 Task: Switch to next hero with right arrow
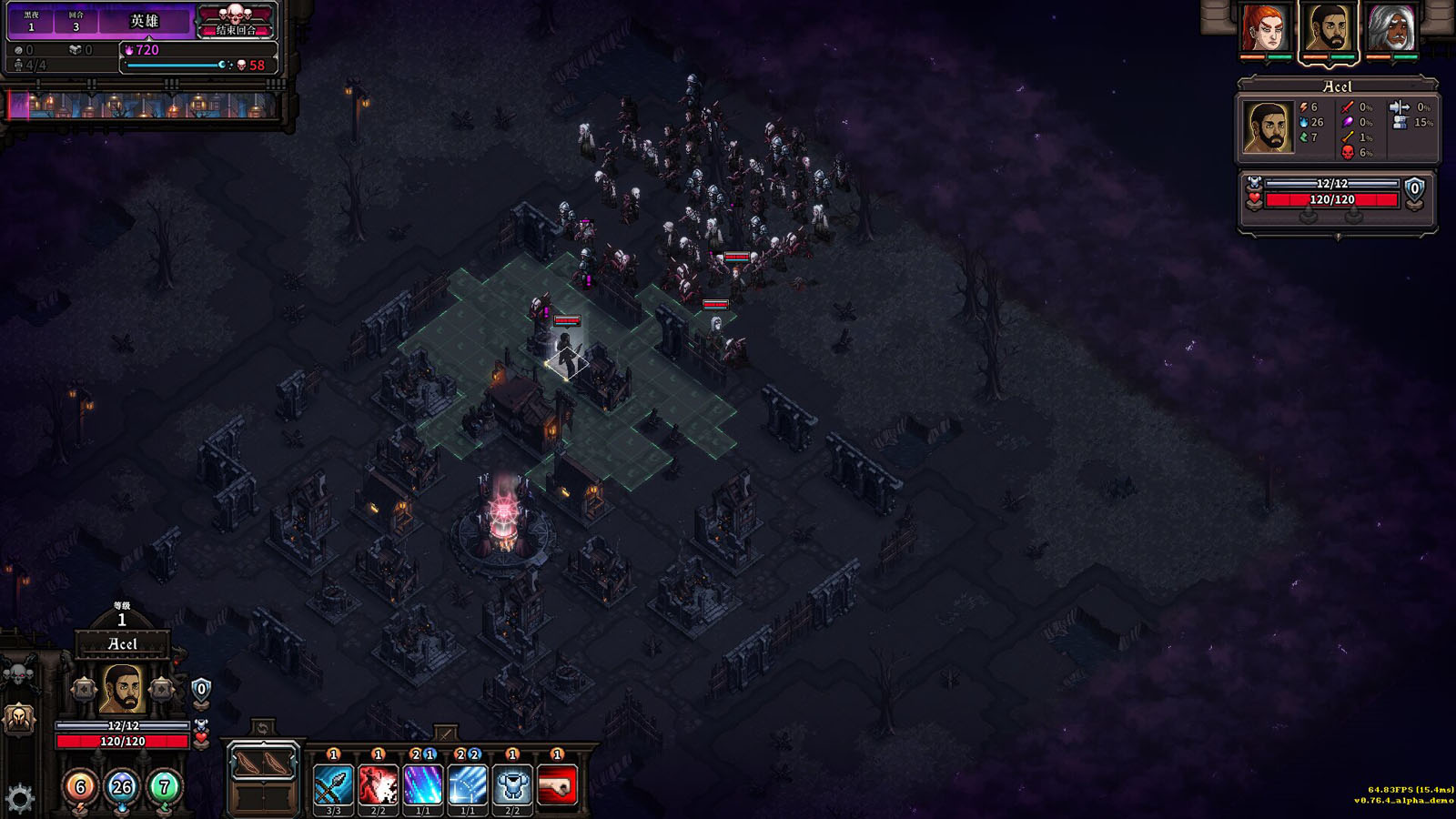[x=162, y=689]
